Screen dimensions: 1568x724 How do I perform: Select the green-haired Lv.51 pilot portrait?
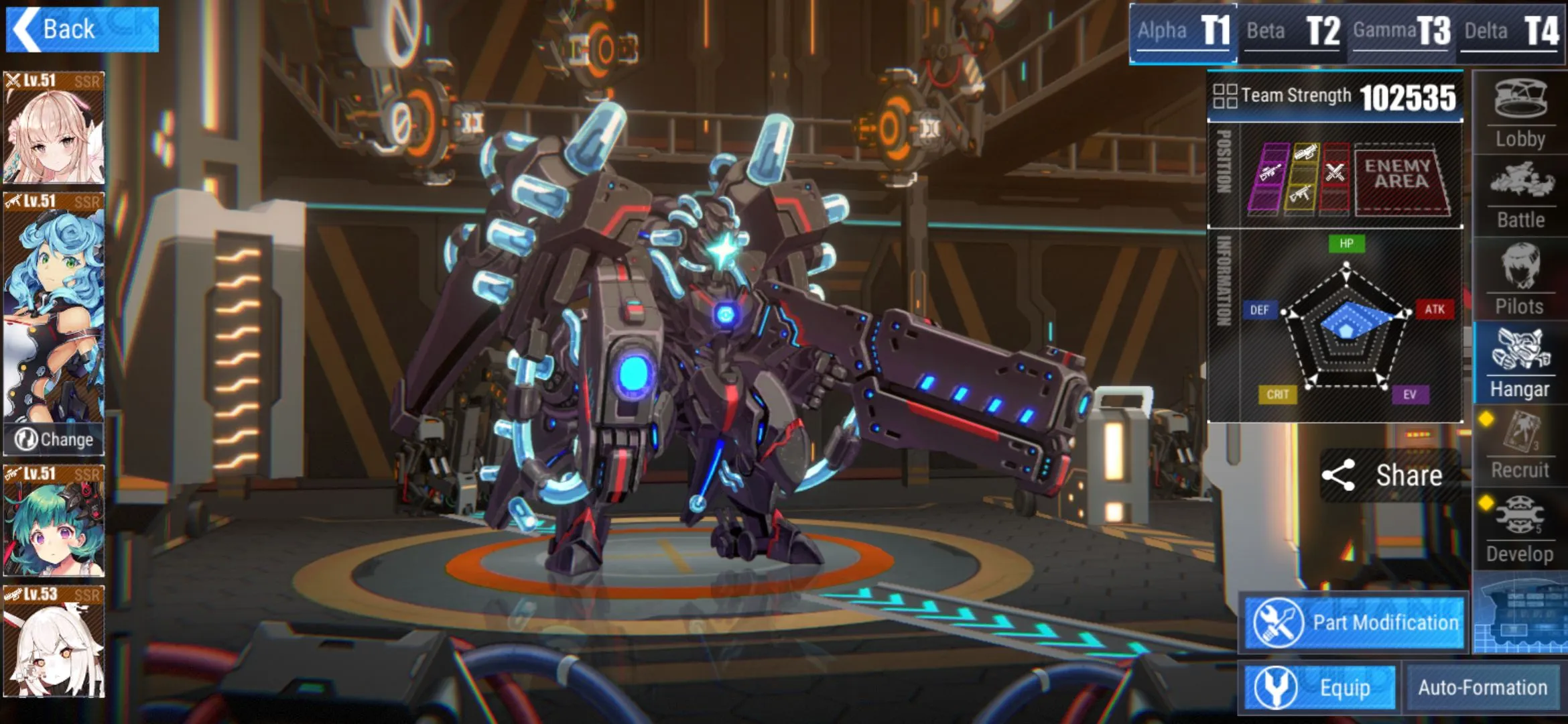54,521
